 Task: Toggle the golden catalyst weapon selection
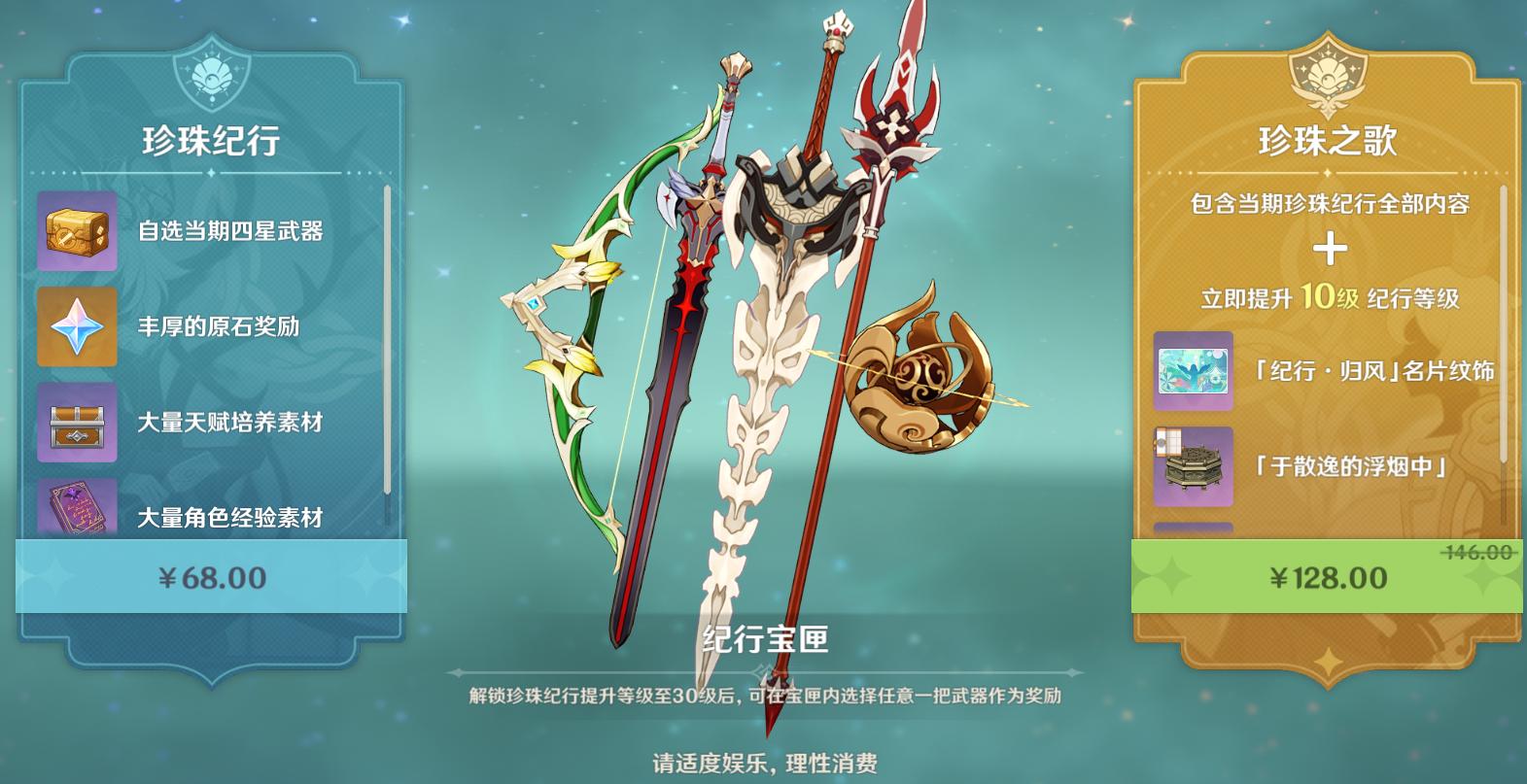pyautogui.click(x=923, y=379)
